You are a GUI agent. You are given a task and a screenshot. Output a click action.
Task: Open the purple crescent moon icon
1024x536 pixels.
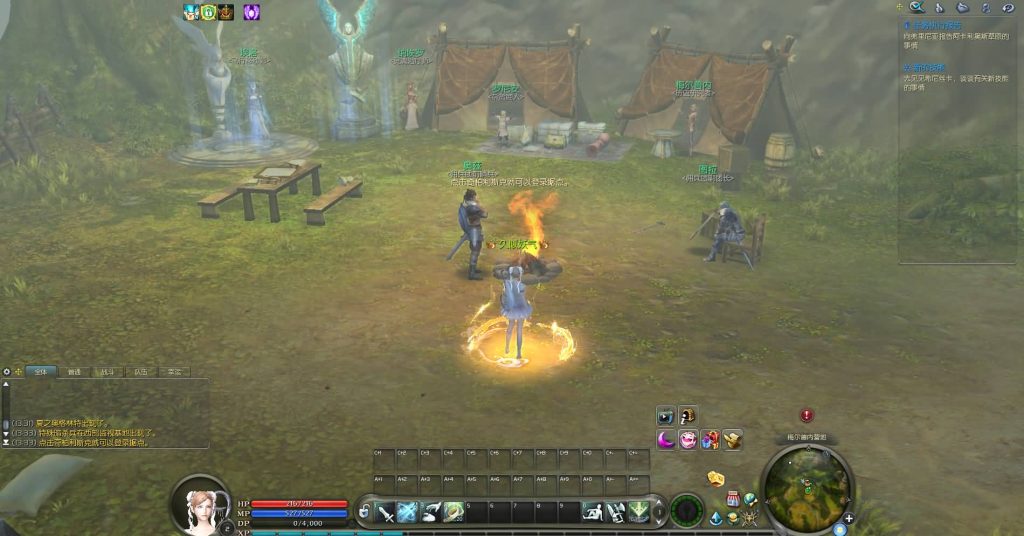[x=666, y=440]
